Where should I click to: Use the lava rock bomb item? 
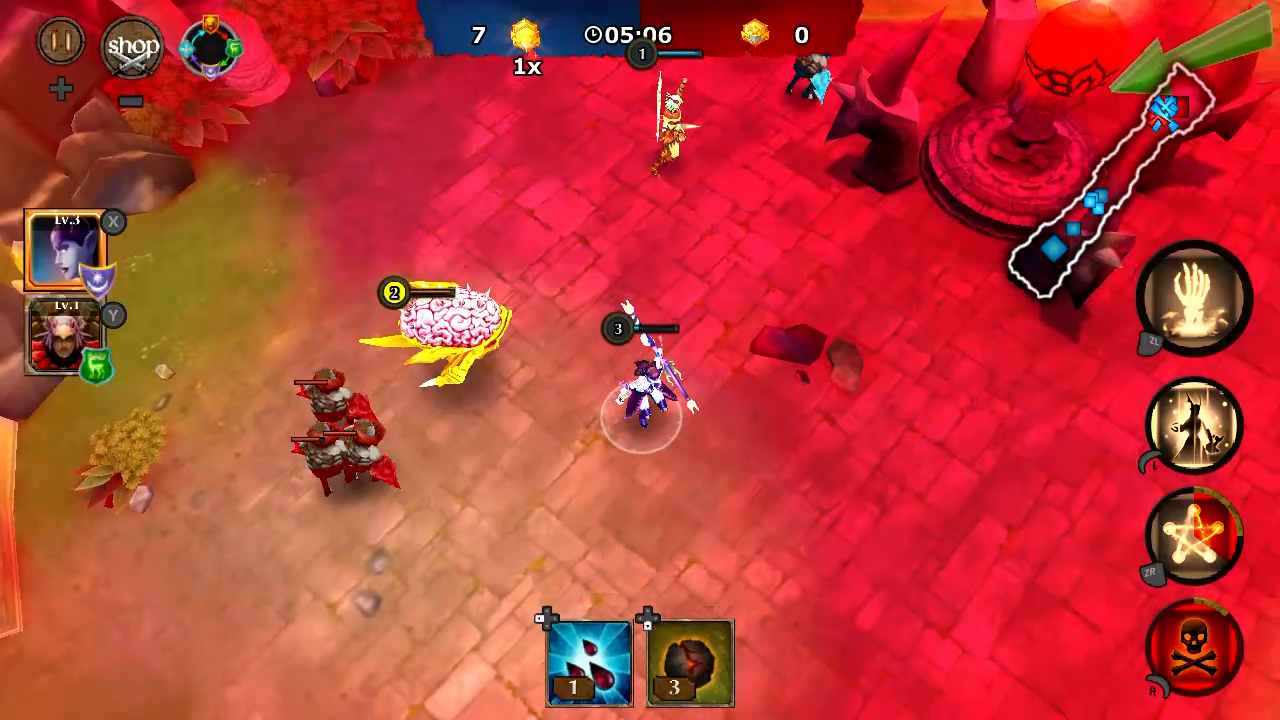[690, 660]
